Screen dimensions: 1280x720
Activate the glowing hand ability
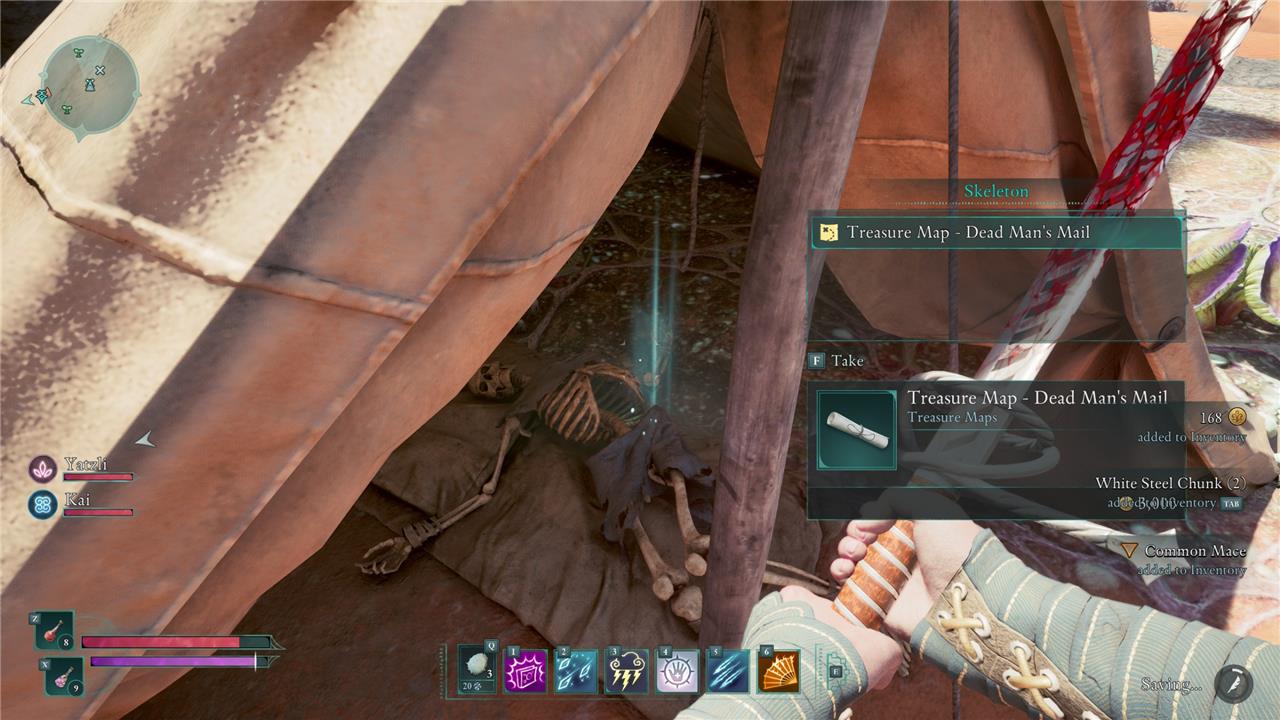click(x=677, y=671)
